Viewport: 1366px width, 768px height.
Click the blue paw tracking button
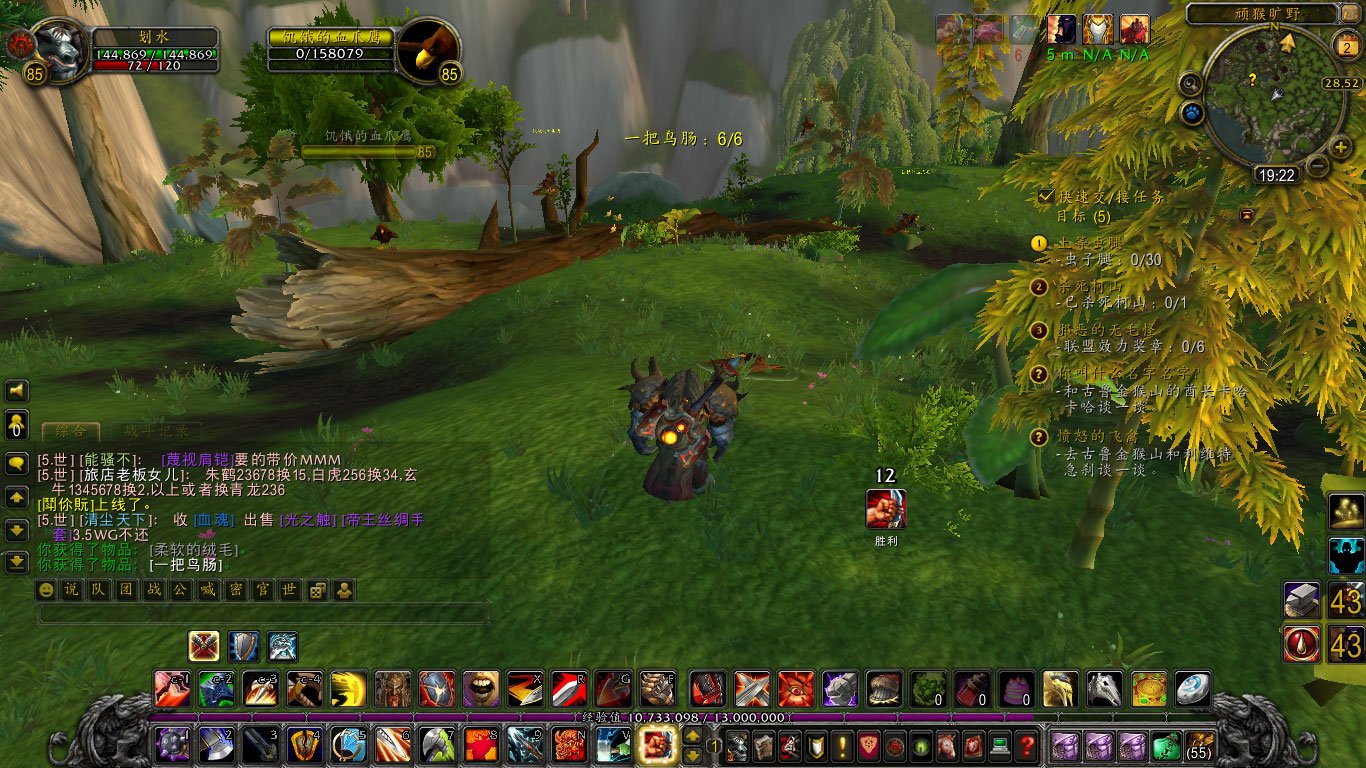tap(1191, 113)
